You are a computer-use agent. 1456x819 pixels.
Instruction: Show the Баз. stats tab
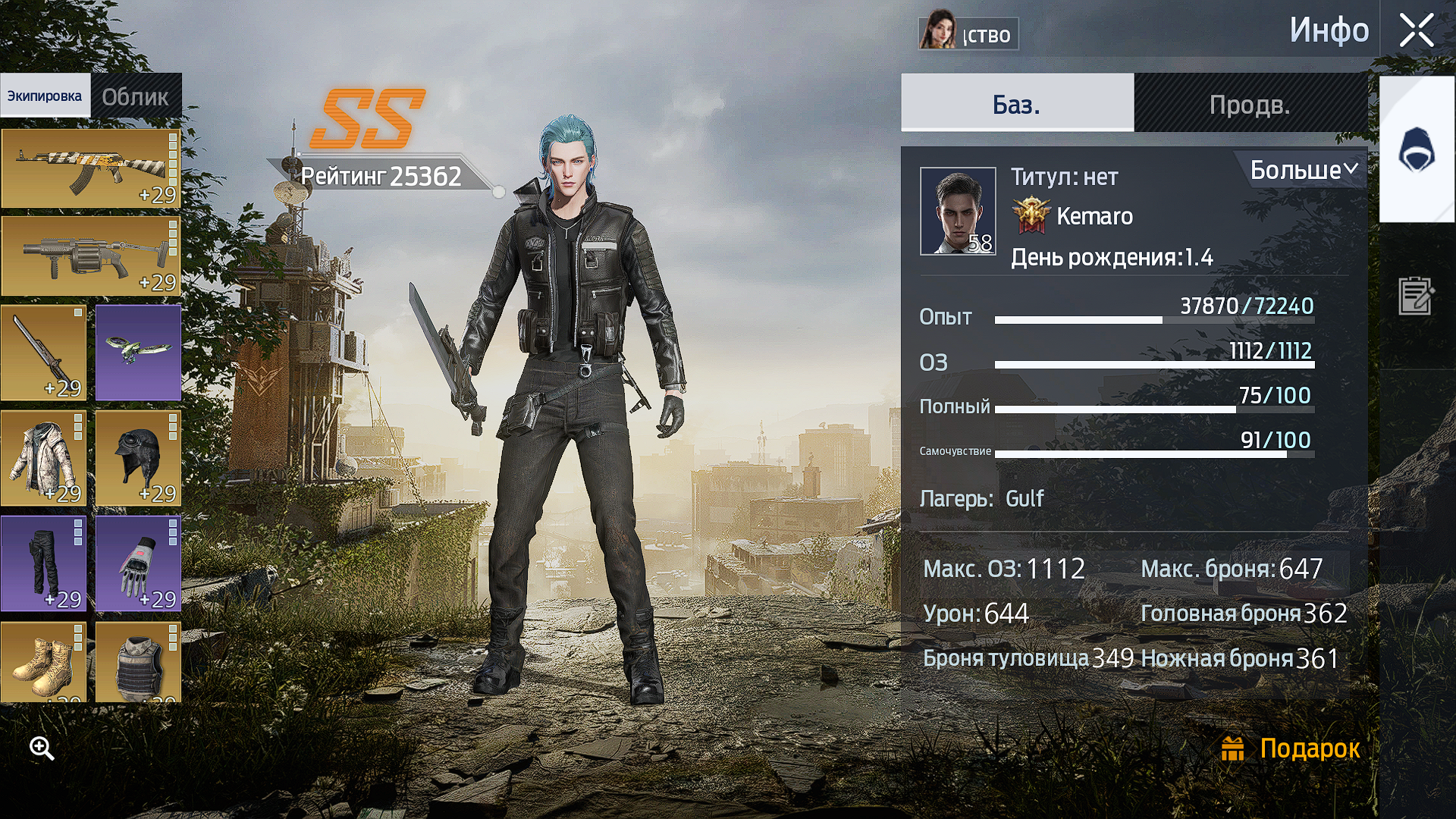[1016, 104]
